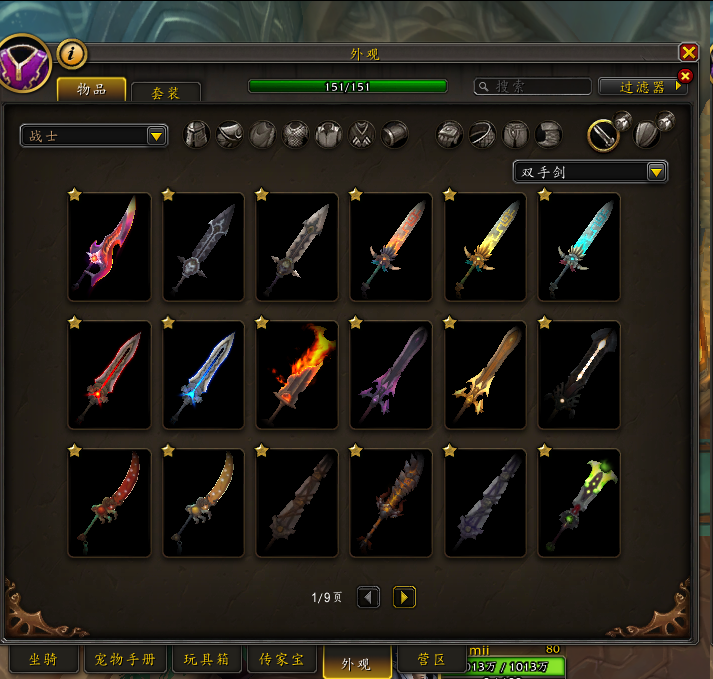This screenshot has height=679, width=713.
Task: Select the green-gem greatsword appearance
Action: click(579, 502)
